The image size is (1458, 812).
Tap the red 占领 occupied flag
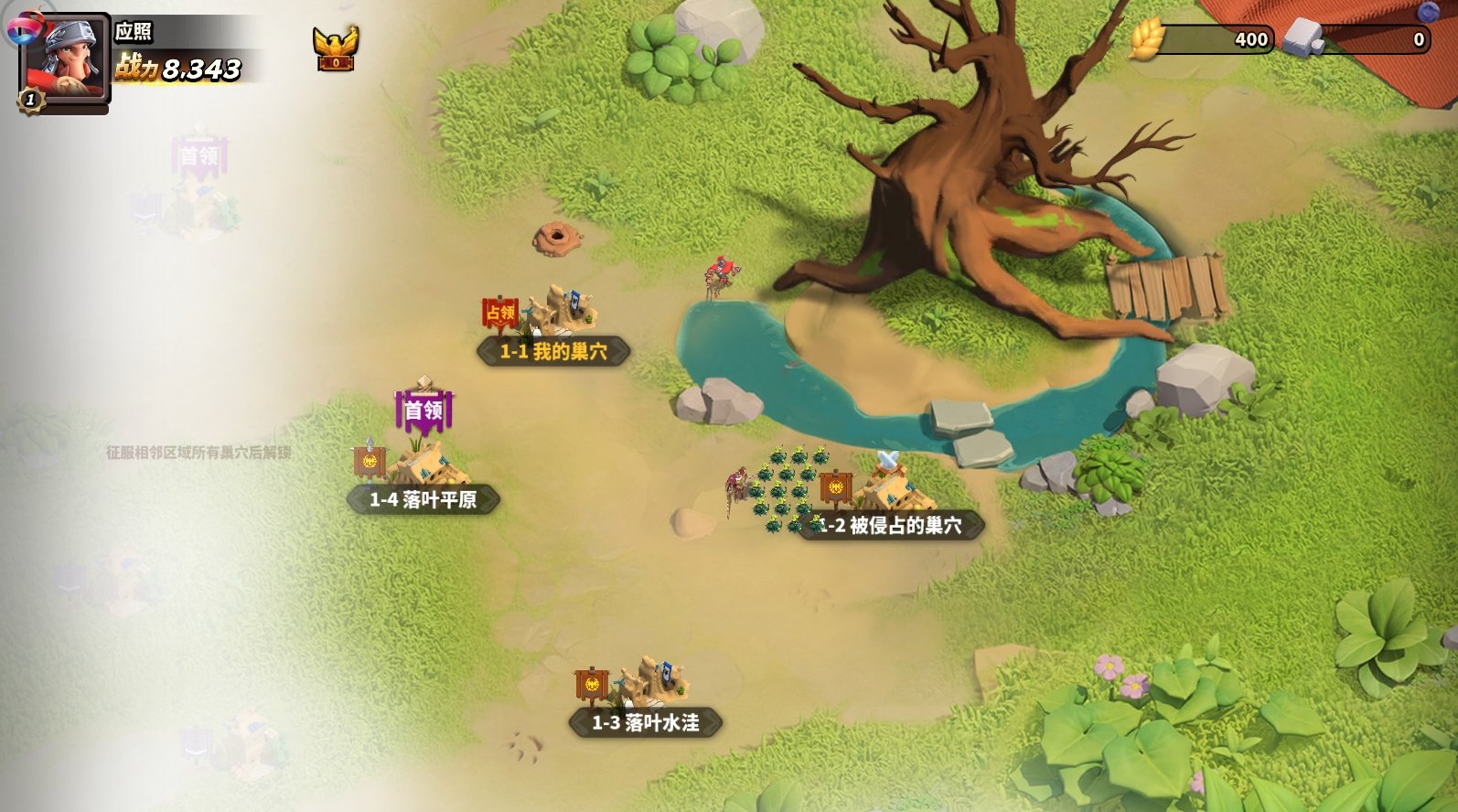point(500,313)
